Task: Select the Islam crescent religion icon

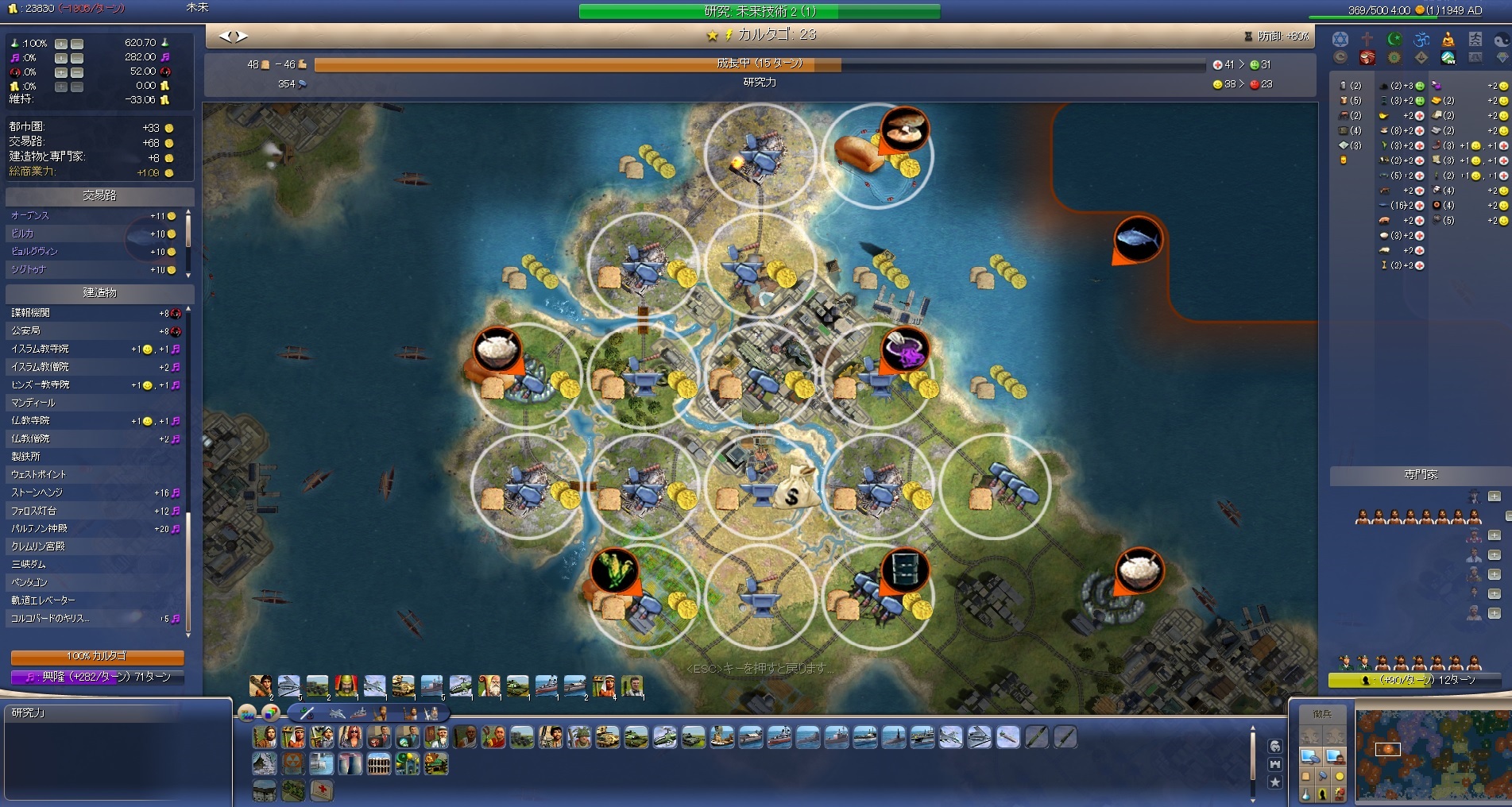Action: coord(1394,40)
